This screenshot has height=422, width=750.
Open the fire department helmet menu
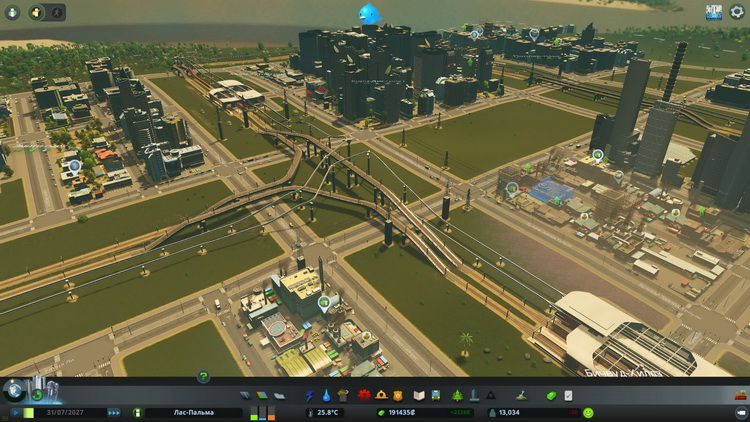point(380,396)
